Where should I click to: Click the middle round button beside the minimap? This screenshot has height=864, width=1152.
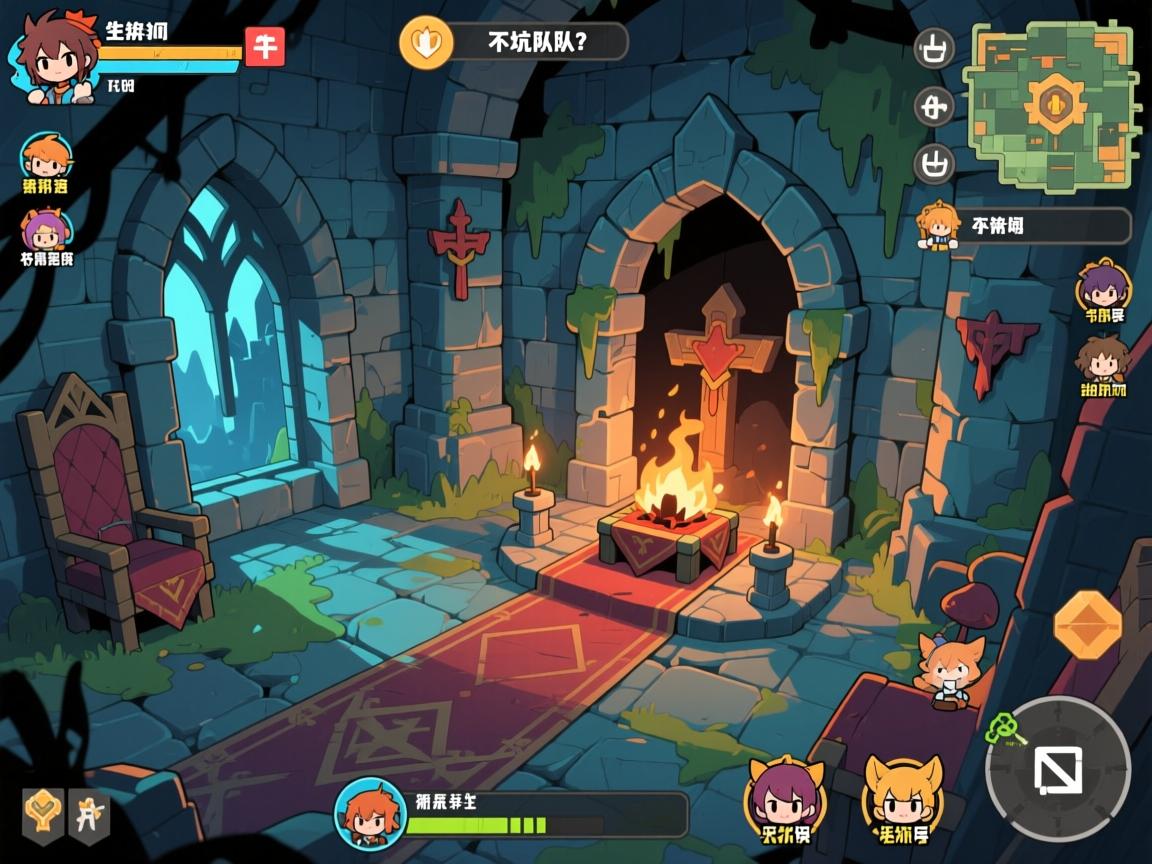[x=935, y=106]
